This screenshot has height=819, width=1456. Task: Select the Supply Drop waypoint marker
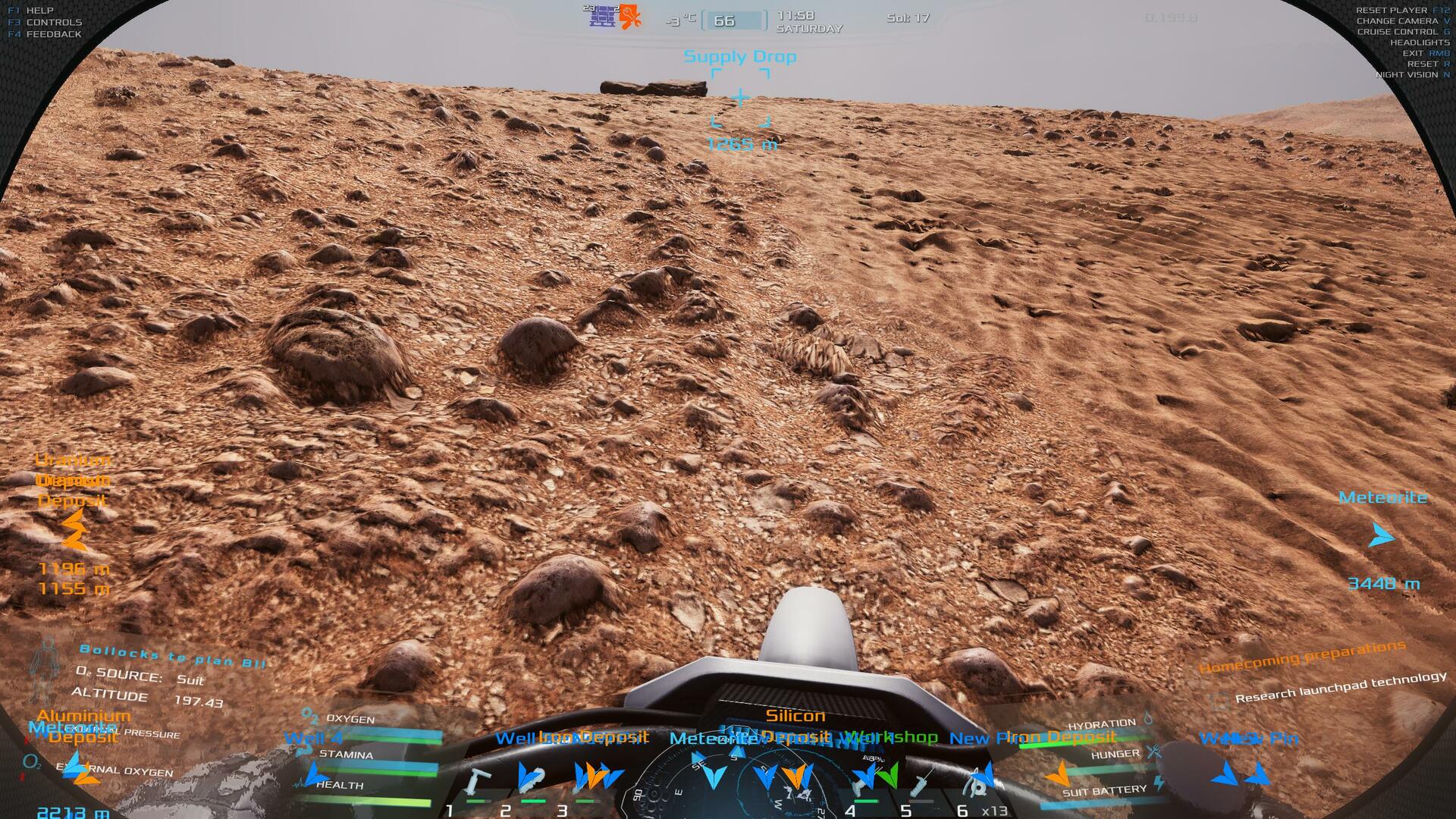tap(740, 98)
